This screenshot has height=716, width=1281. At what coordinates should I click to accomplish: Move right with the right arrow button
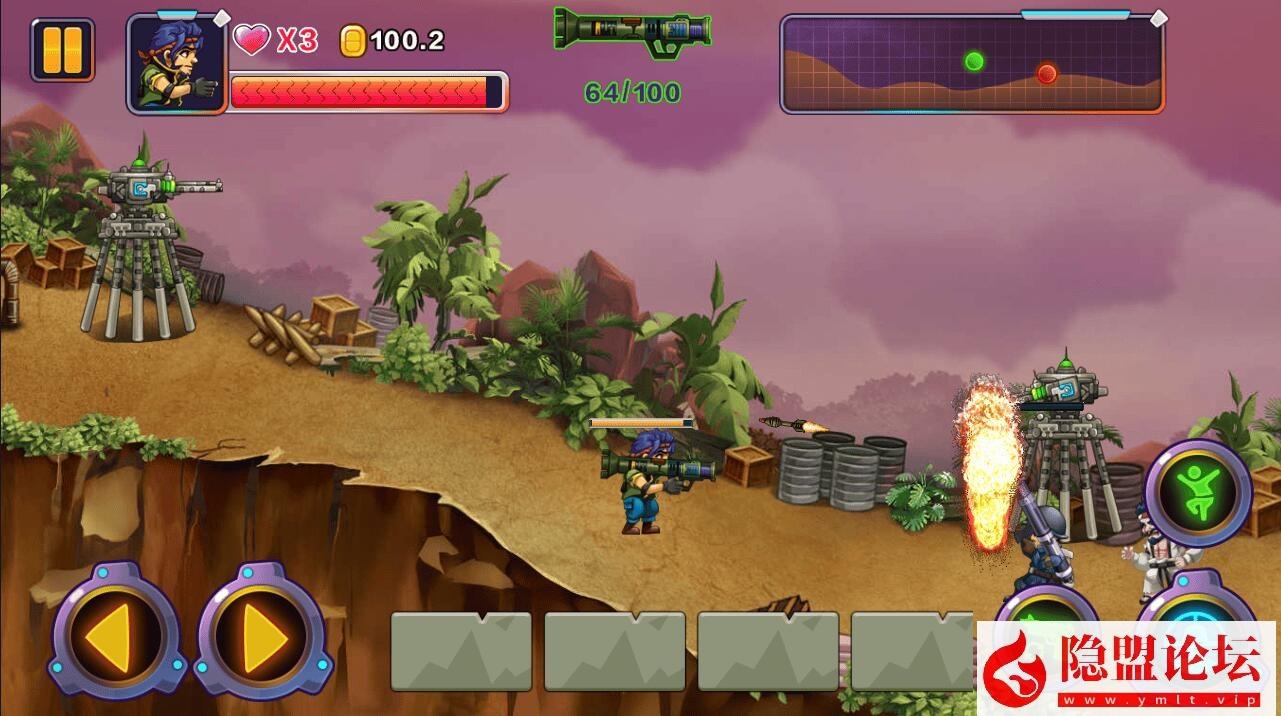(x=262, y=632)
